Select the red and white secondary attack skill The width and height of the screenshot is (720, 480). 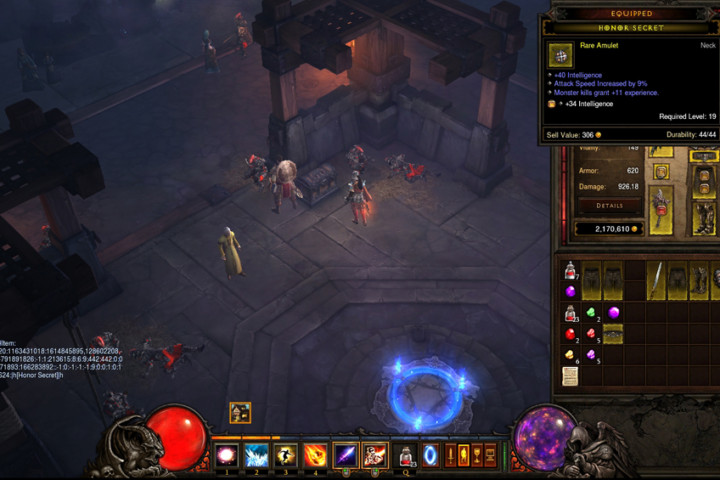(375, 455)
